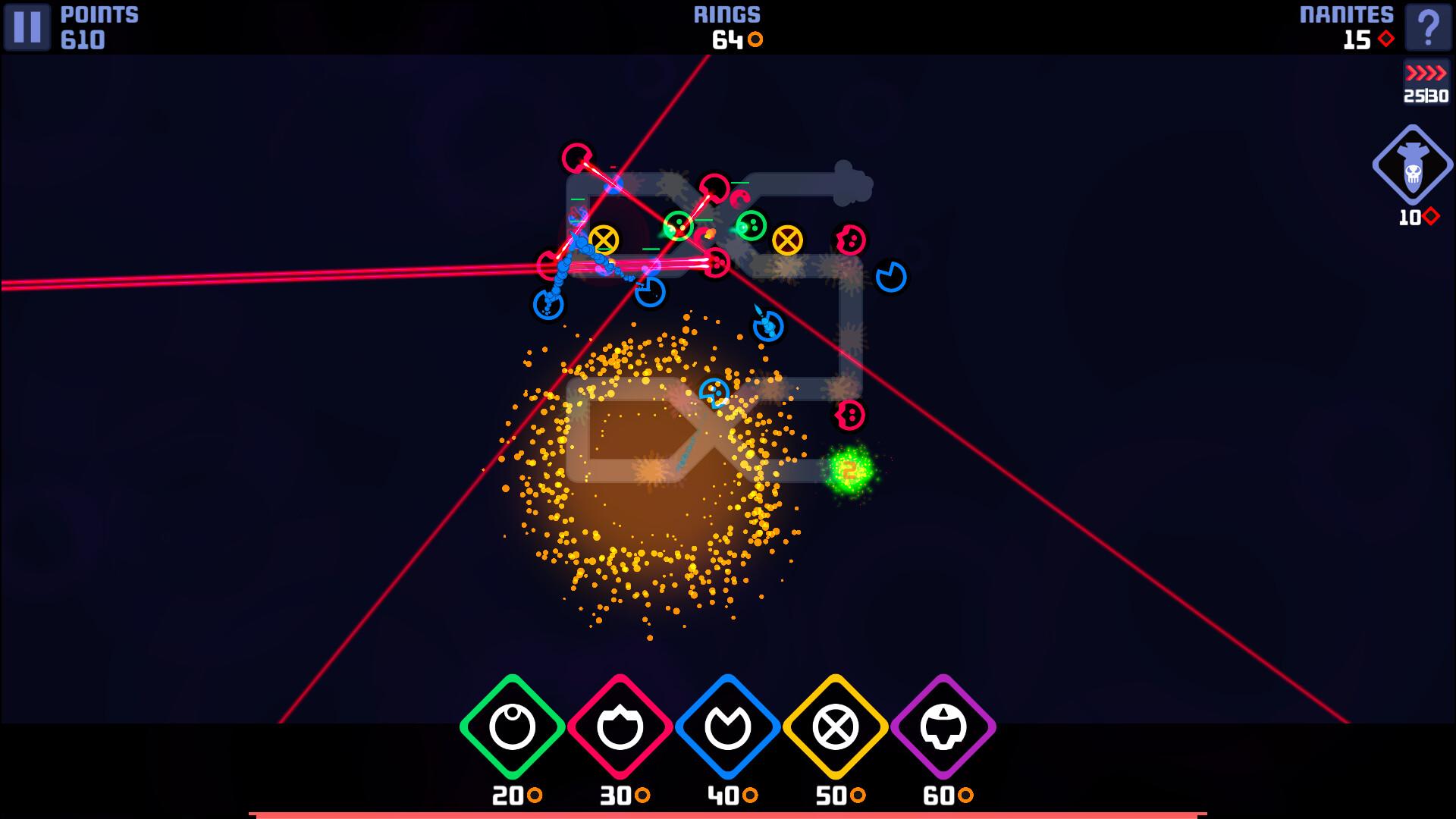Select the purple helmet tower for 60 rings
The height and width of the screenshot is (819, 1456).
point(943,724)
